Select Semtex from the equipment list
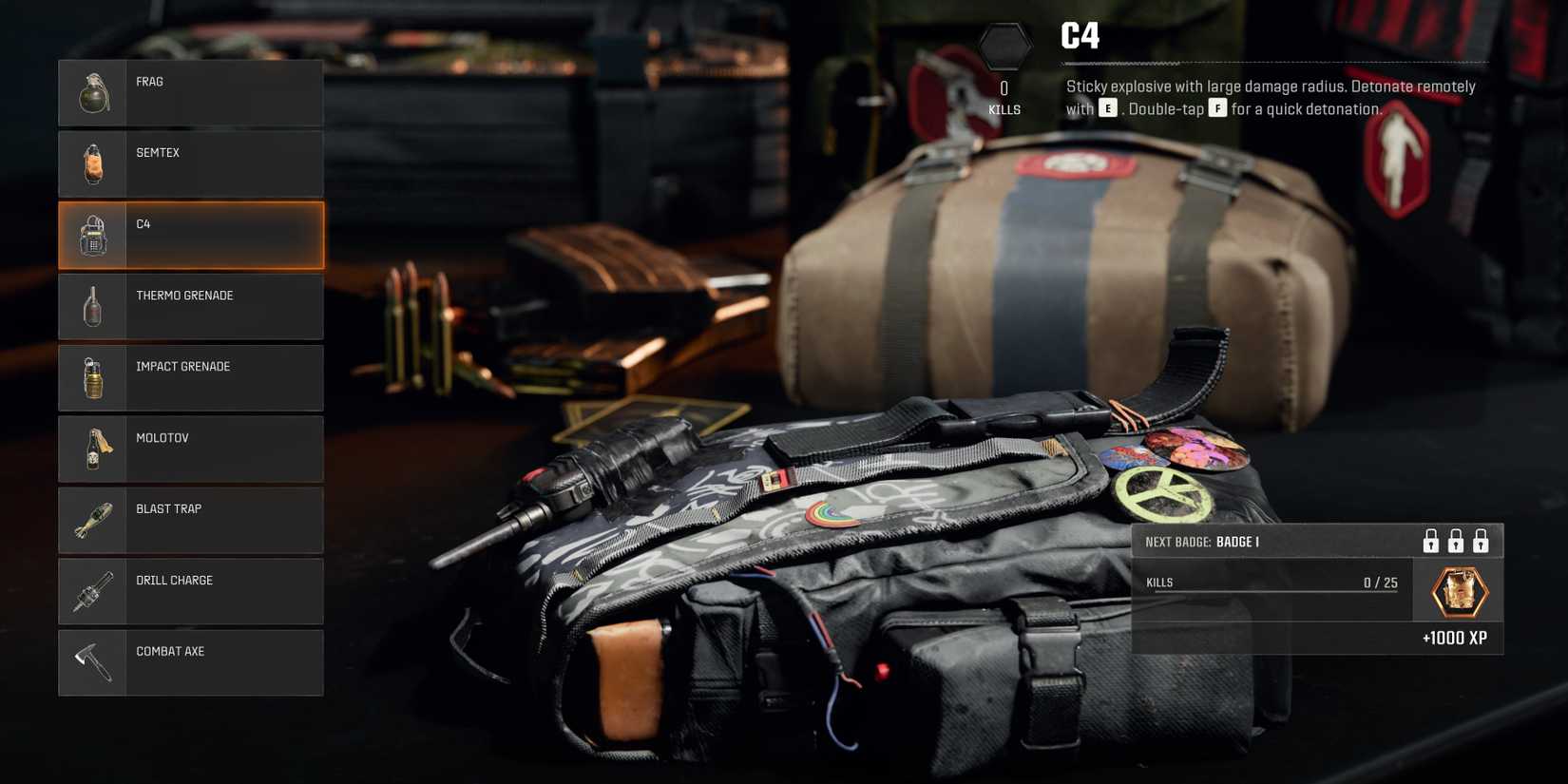The height and width of the screenshot is (784, 1568). tap(190, 163)
